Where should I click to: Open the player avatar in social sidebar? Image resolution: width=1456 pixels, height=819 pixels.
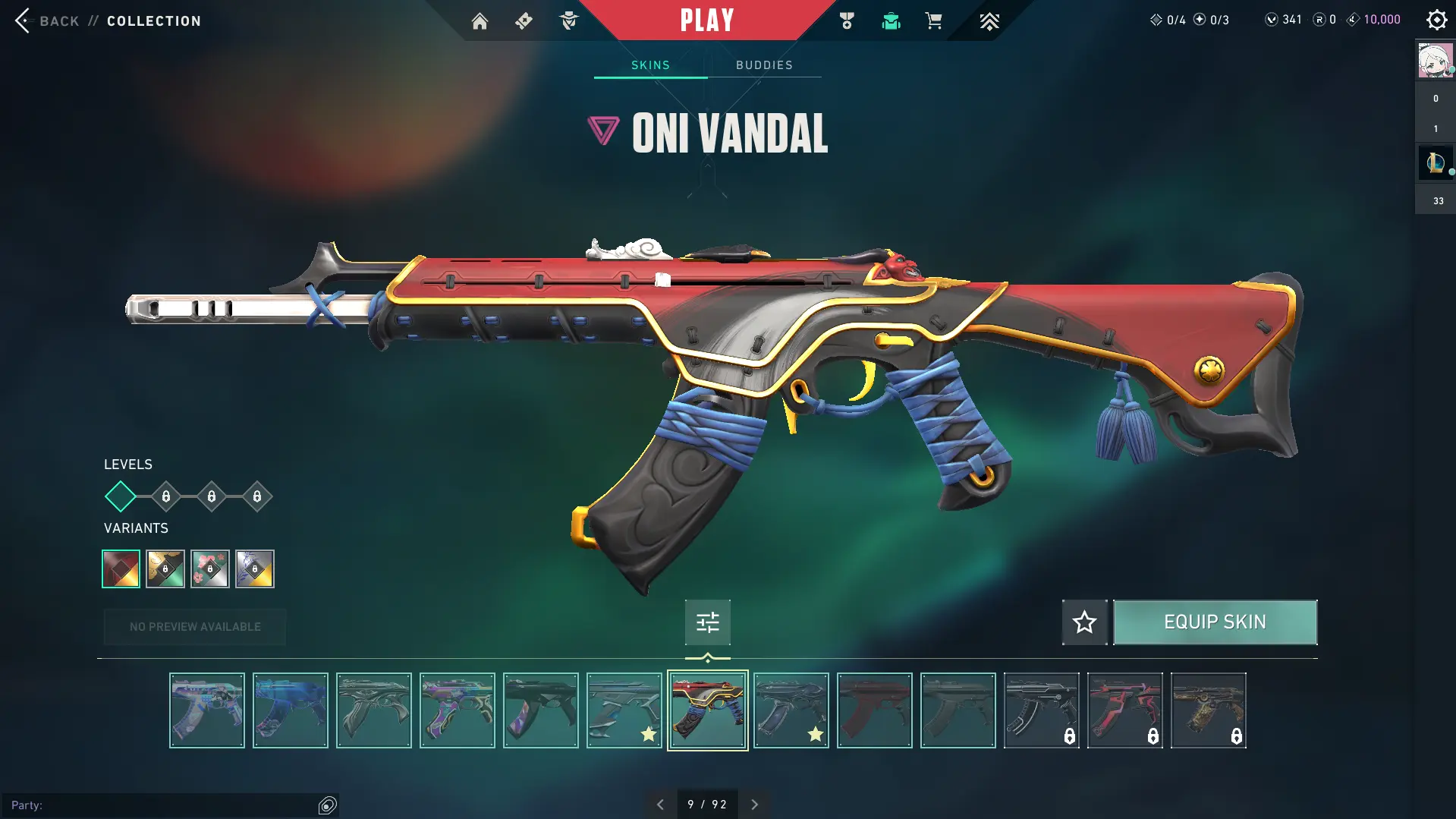[x=1435, y=61]
